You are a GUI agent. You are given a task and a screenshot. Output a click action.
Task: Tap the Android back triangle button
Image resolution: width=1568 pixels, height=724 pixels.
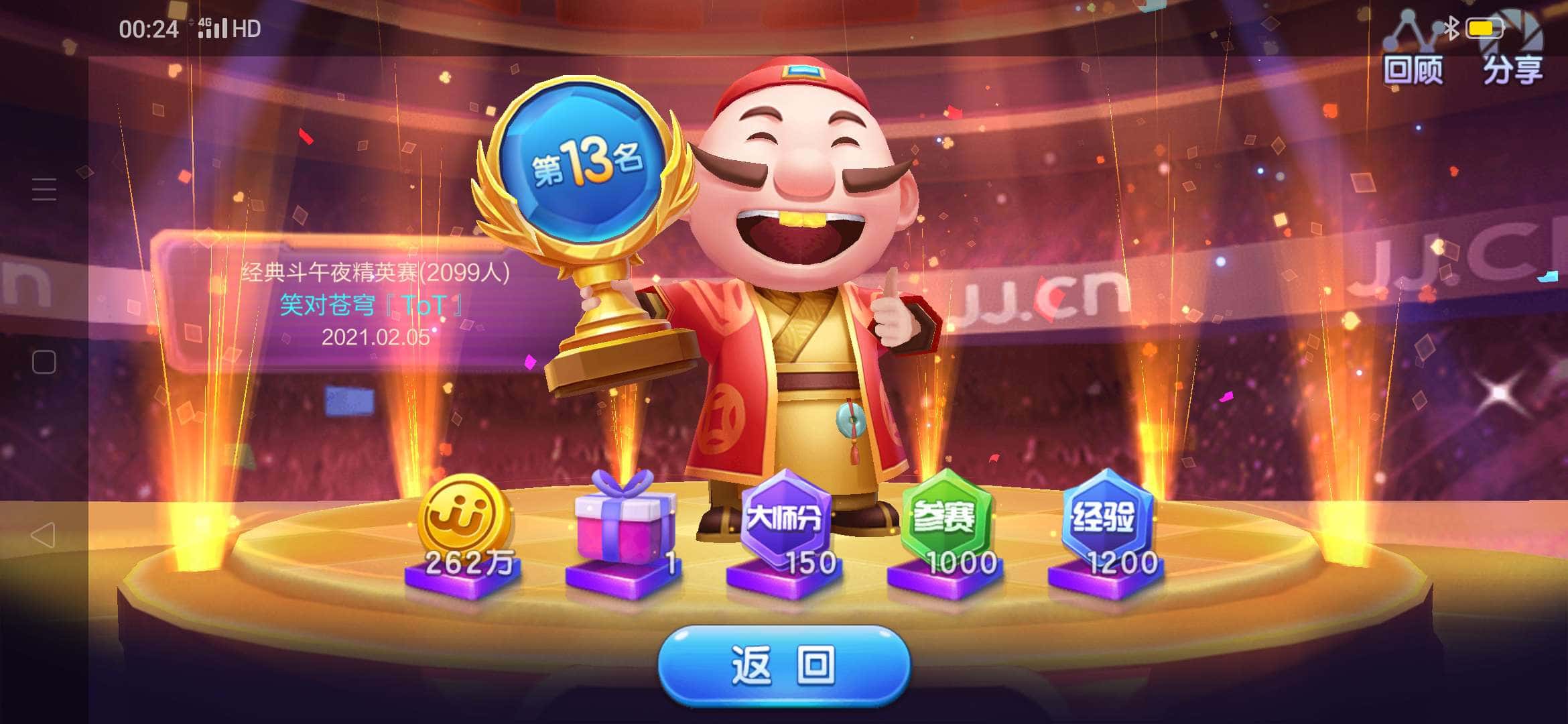(44, 535)
